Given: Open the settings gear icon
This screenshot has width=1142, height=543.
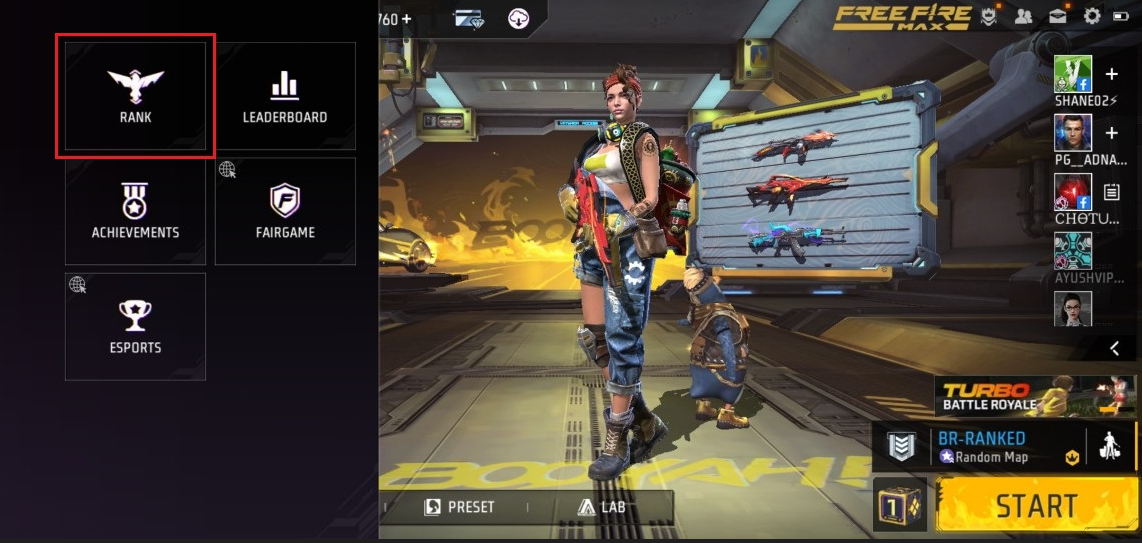Looking at the screenshot, I should tap(1092, 16).
